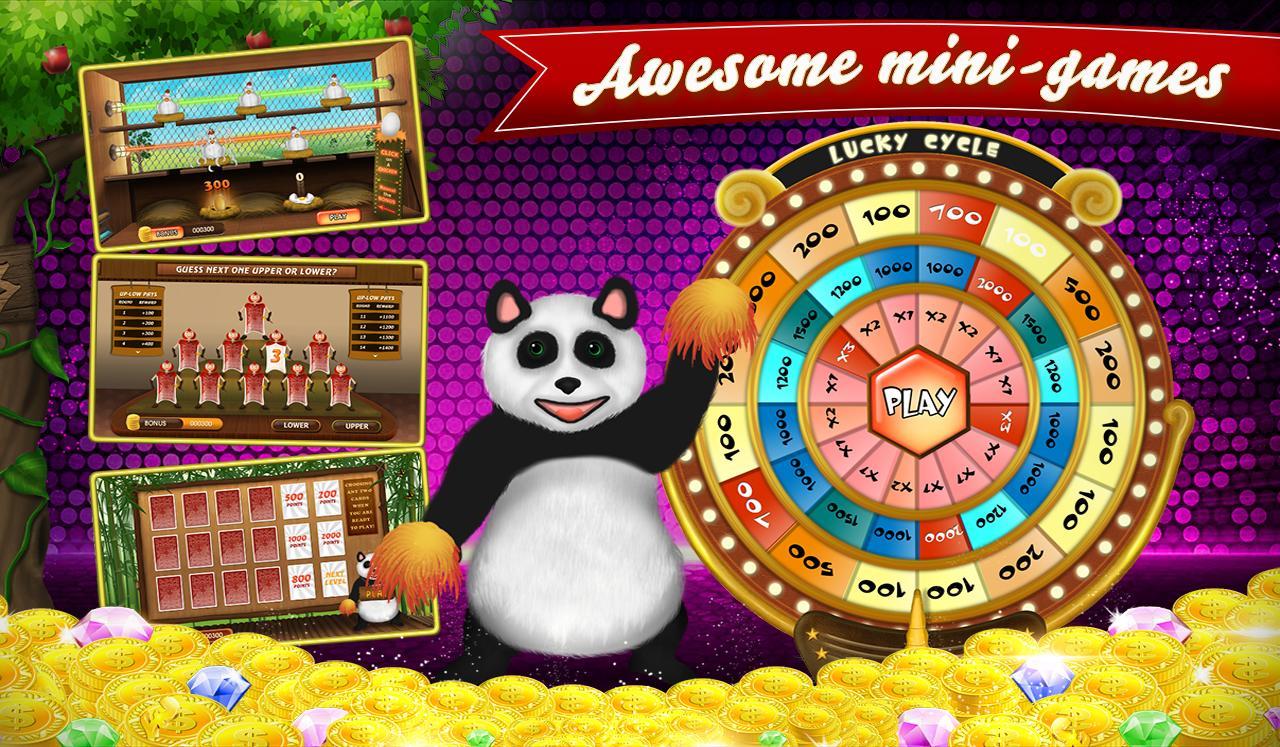The width and height of the screenshot is (1280, 747).
Task: Click the 000300 score display
Action: (205, 229)
